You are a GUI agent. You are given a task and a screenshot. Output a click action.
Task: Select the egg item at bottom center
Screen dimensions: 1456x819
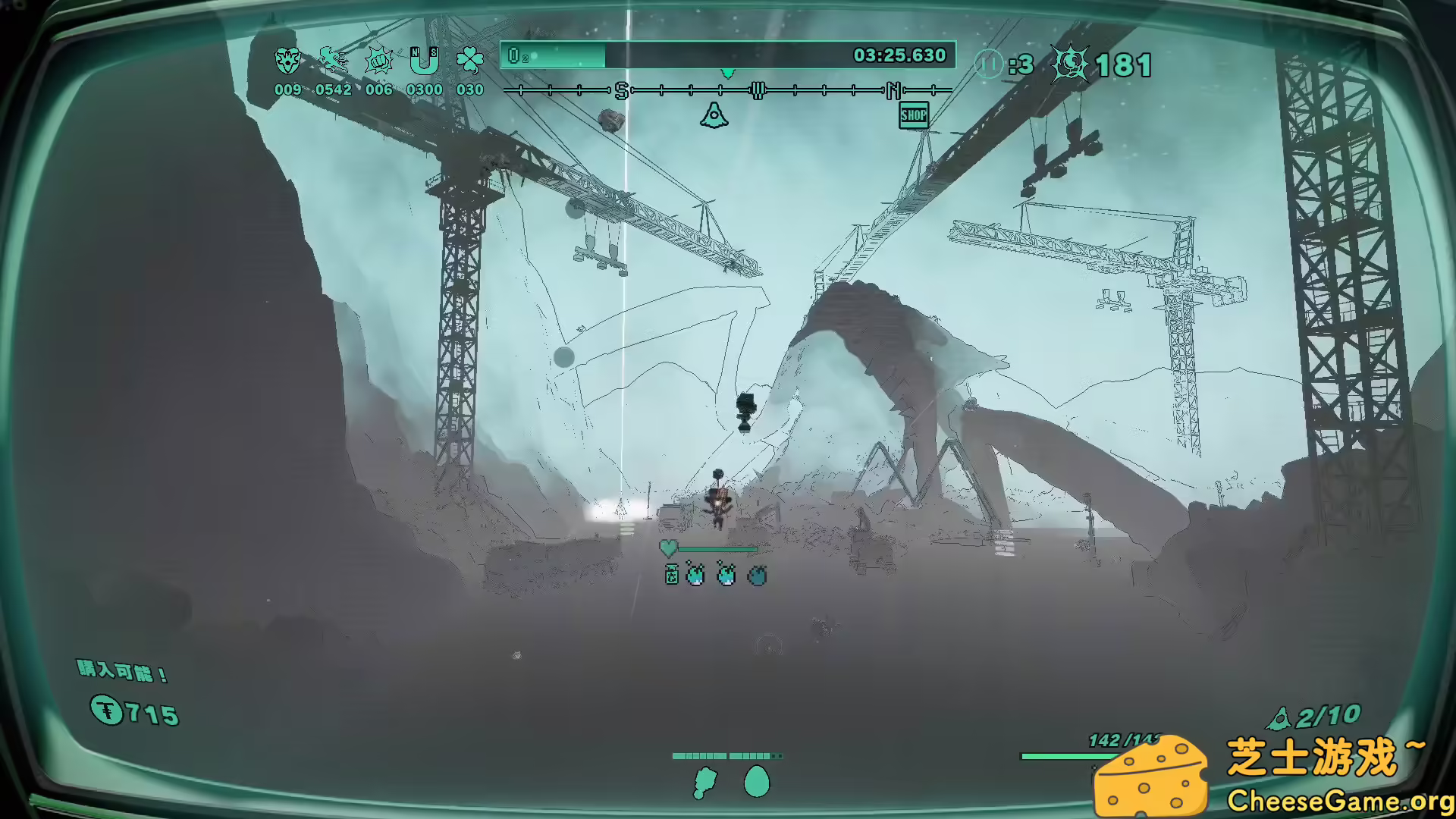pos(756,782)
